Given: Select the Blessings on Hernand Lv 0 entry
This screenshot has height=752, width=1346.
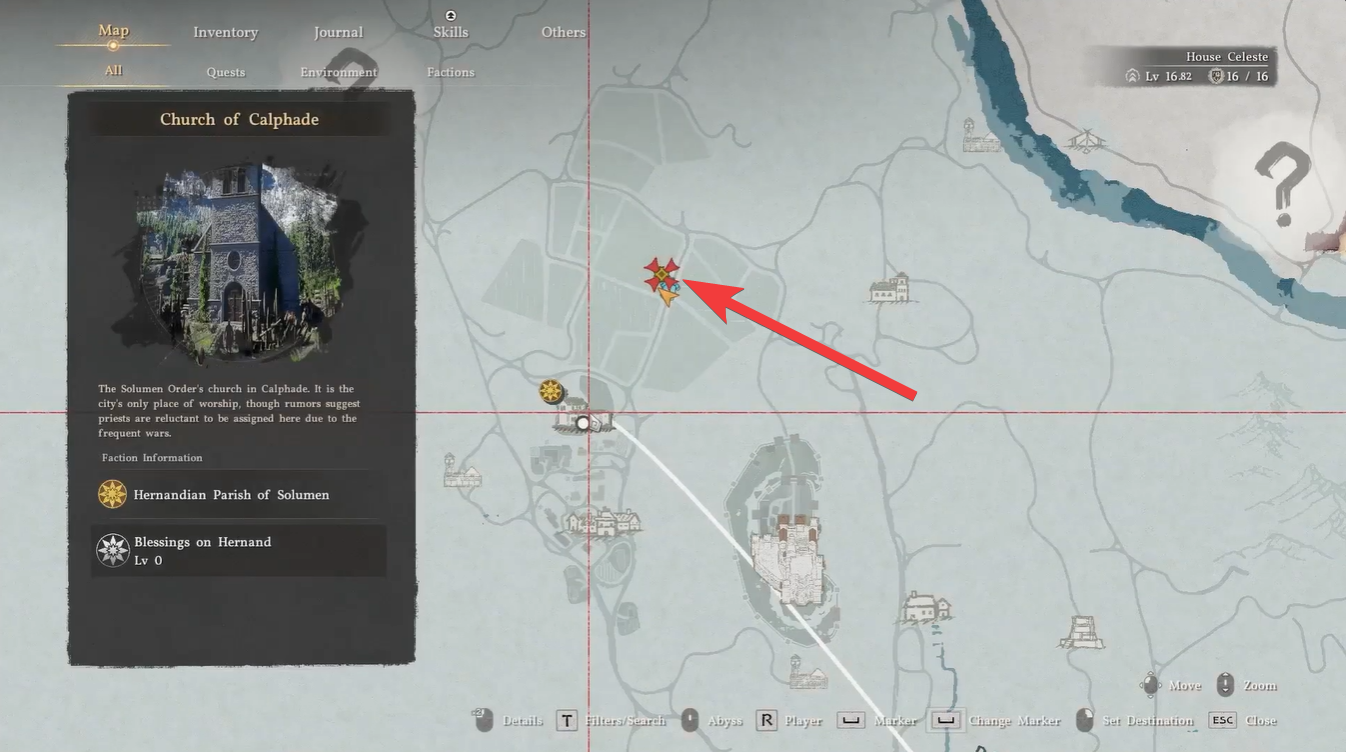Looking at the screenshot, I should point(238,550).
